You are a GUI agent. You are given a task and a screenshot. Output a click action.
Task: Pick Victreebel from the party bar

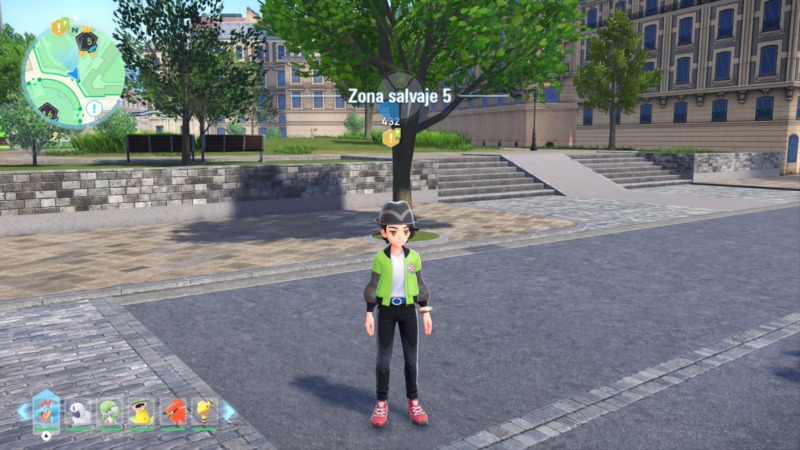point(142,411)
